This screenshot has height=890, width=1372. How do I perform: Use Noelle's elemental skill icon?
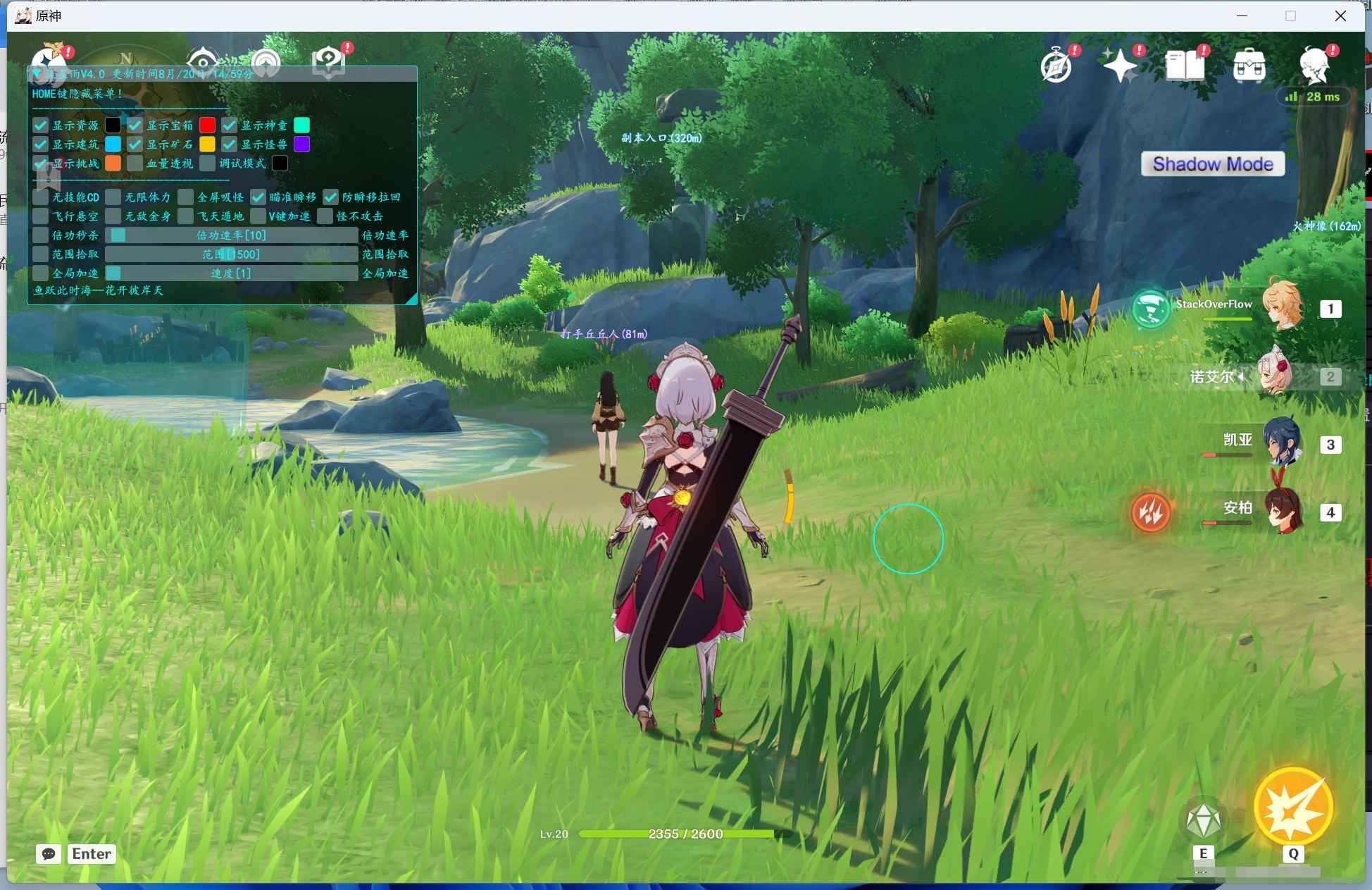tap(1203, 821)
